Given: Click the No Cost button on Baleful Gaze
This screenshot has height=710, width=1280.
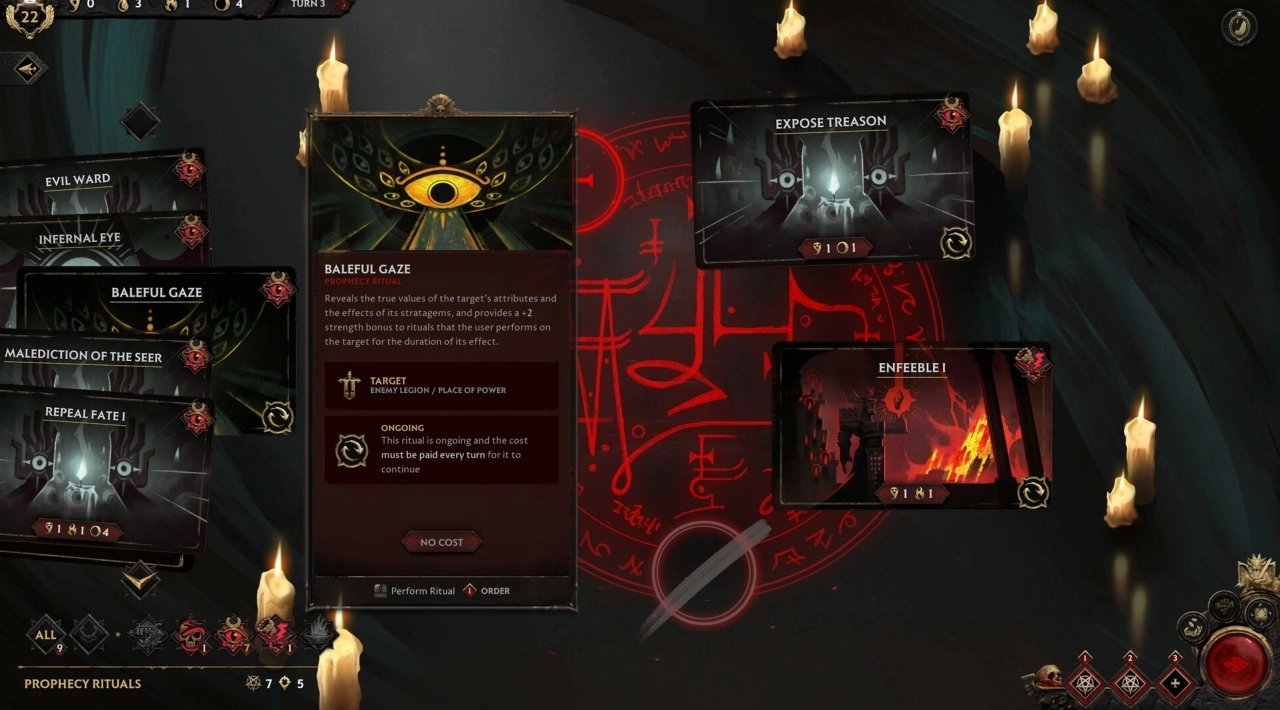Looking at the screenshot, I should [x=441, y=542].
